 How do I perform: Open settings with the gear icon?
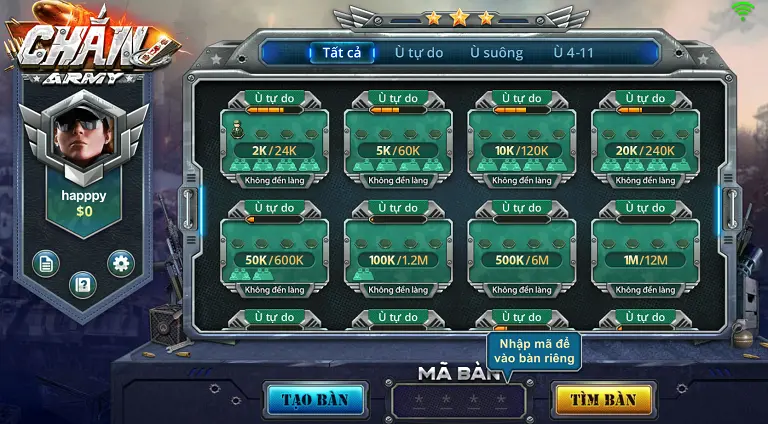coord(122,263)
